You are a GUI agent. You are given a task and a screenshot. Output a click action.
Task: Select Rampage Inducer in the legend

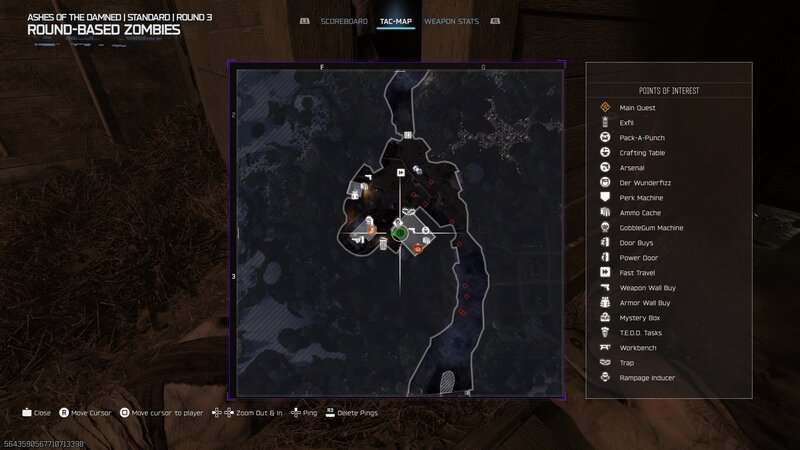(647, 377)
